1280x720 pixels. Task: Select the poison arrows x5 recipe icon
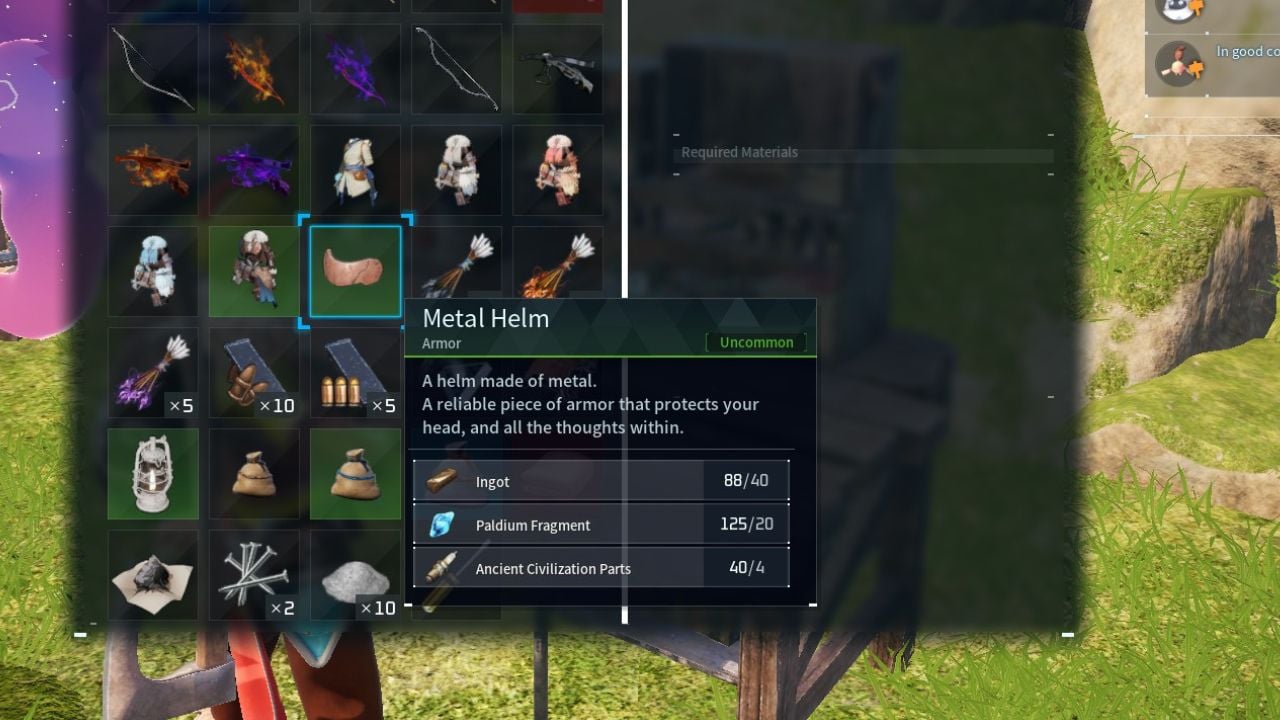(152, 371)
